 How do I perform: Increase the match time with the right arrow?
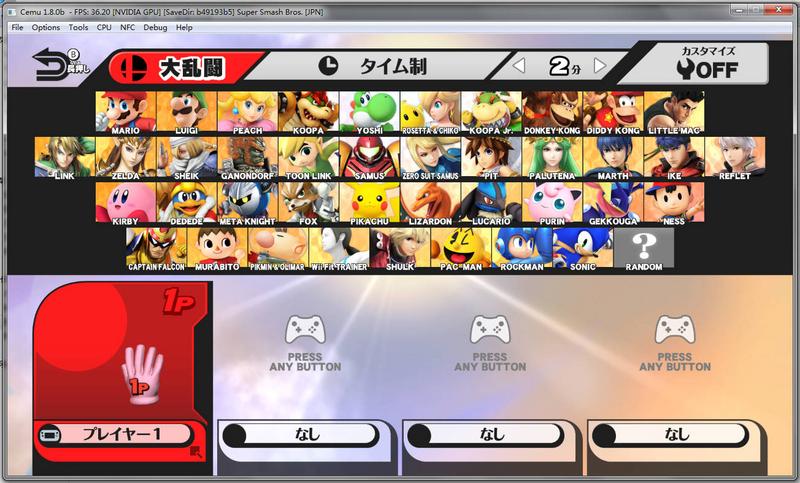tap(600, 67)
